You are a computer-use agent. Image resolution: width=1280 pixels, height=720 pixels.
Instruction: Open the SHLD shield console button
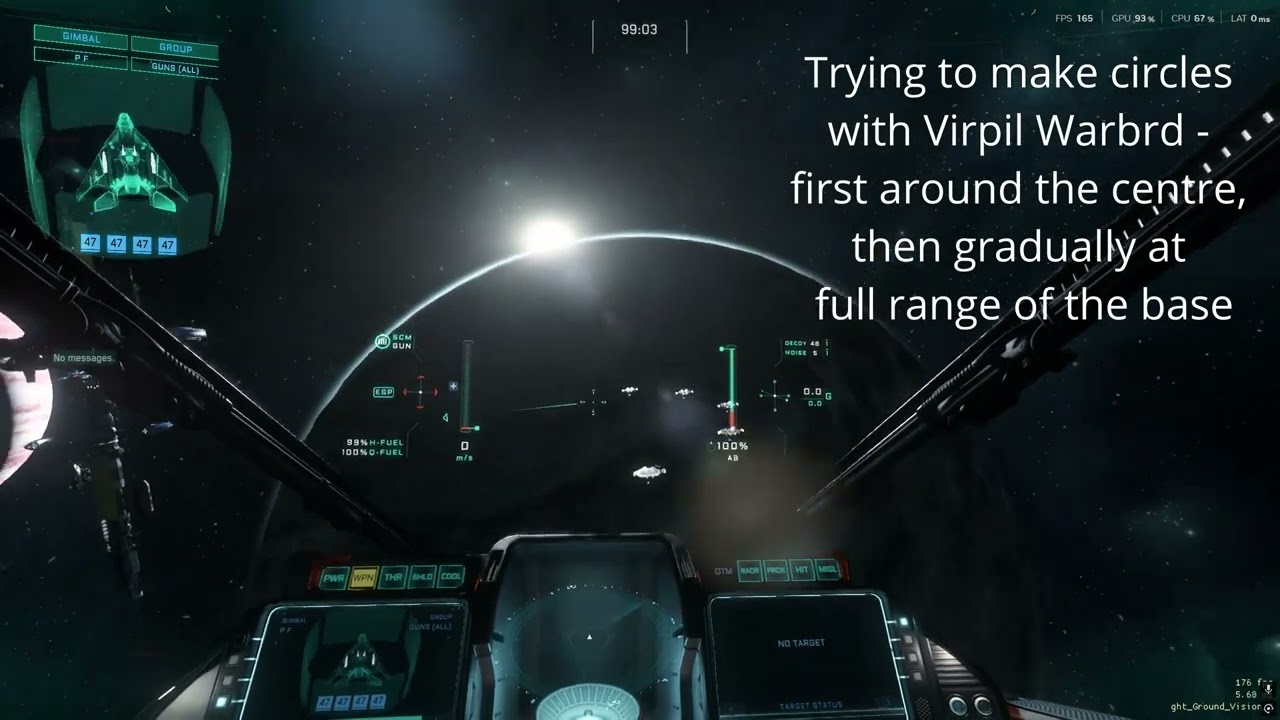pos(422,577)
